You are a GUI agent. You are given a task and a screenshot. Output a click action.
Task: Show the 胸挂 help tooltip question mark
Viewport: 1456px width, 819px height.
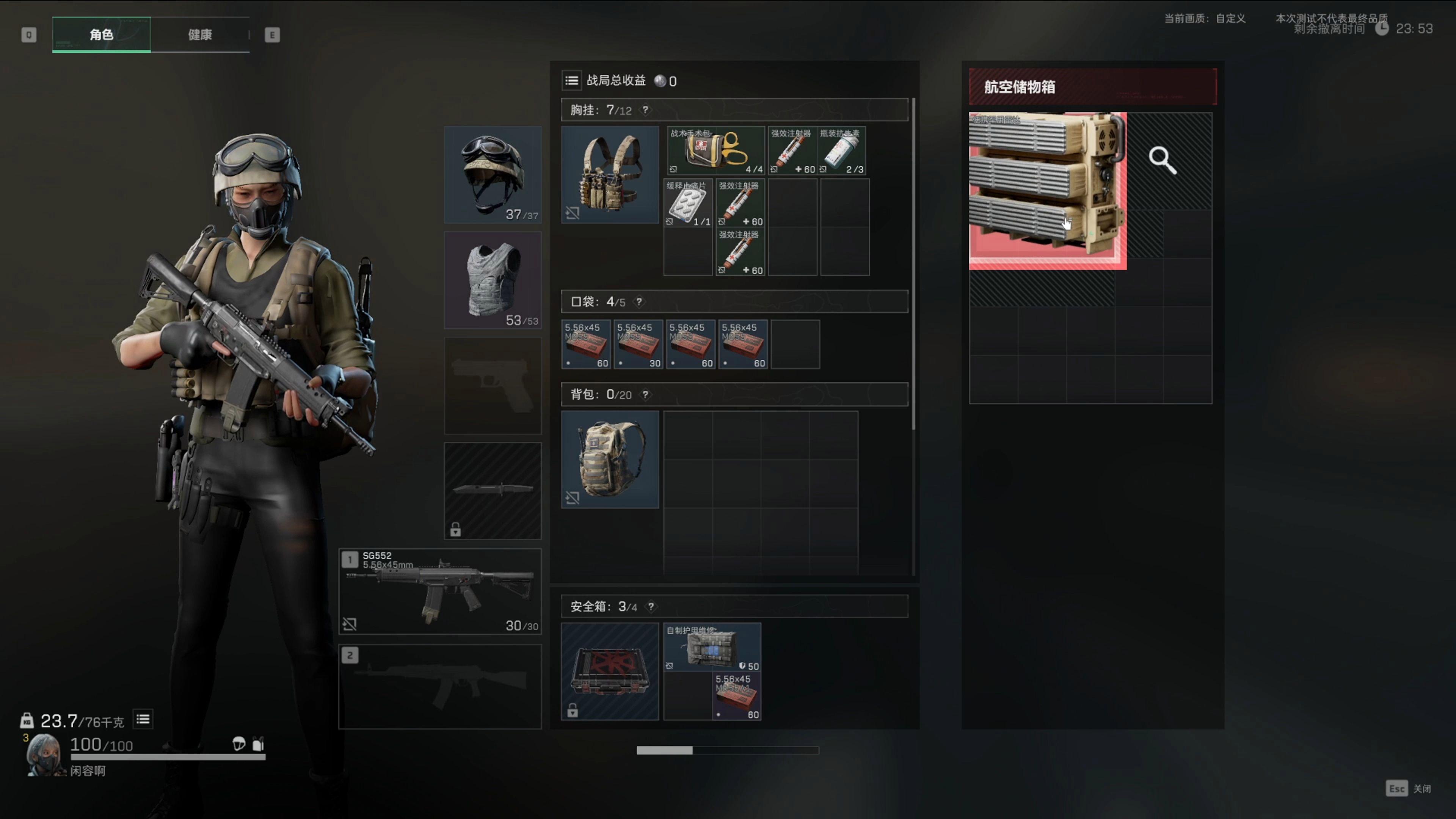click(645, 110)
